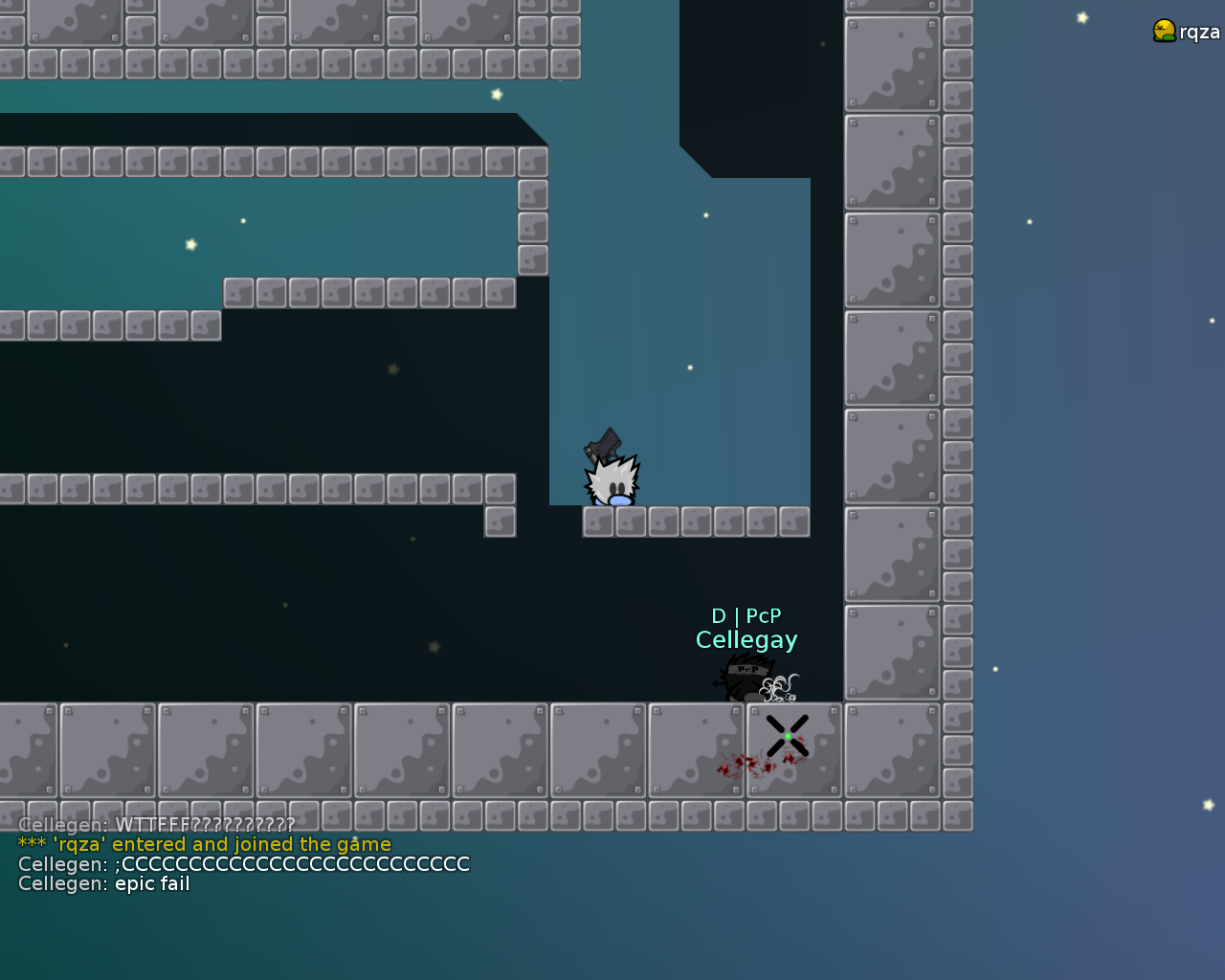Select the 'Cellegay' player nameplate
Screen dimensions: 1225x980
[746, 639]
